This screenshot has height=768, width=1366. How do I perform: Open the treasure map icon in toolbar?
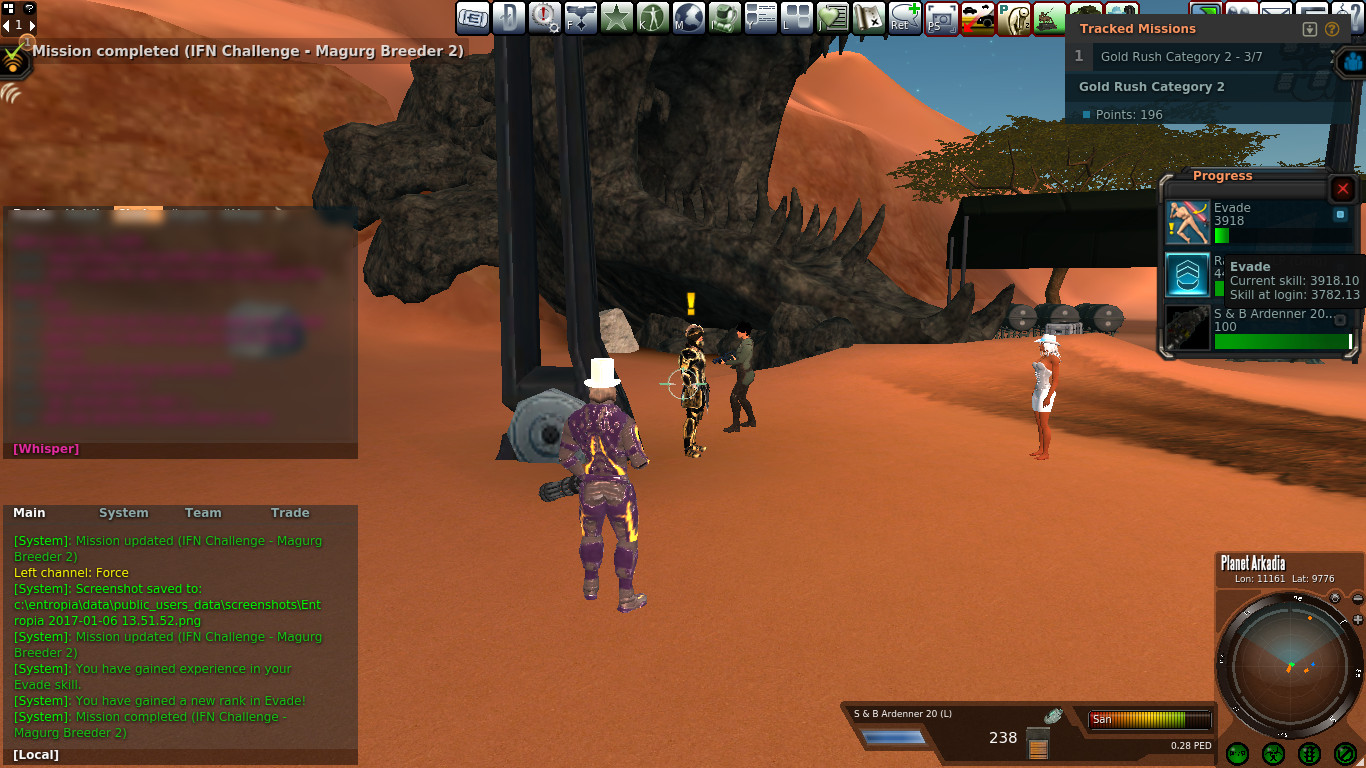[869, 18]
